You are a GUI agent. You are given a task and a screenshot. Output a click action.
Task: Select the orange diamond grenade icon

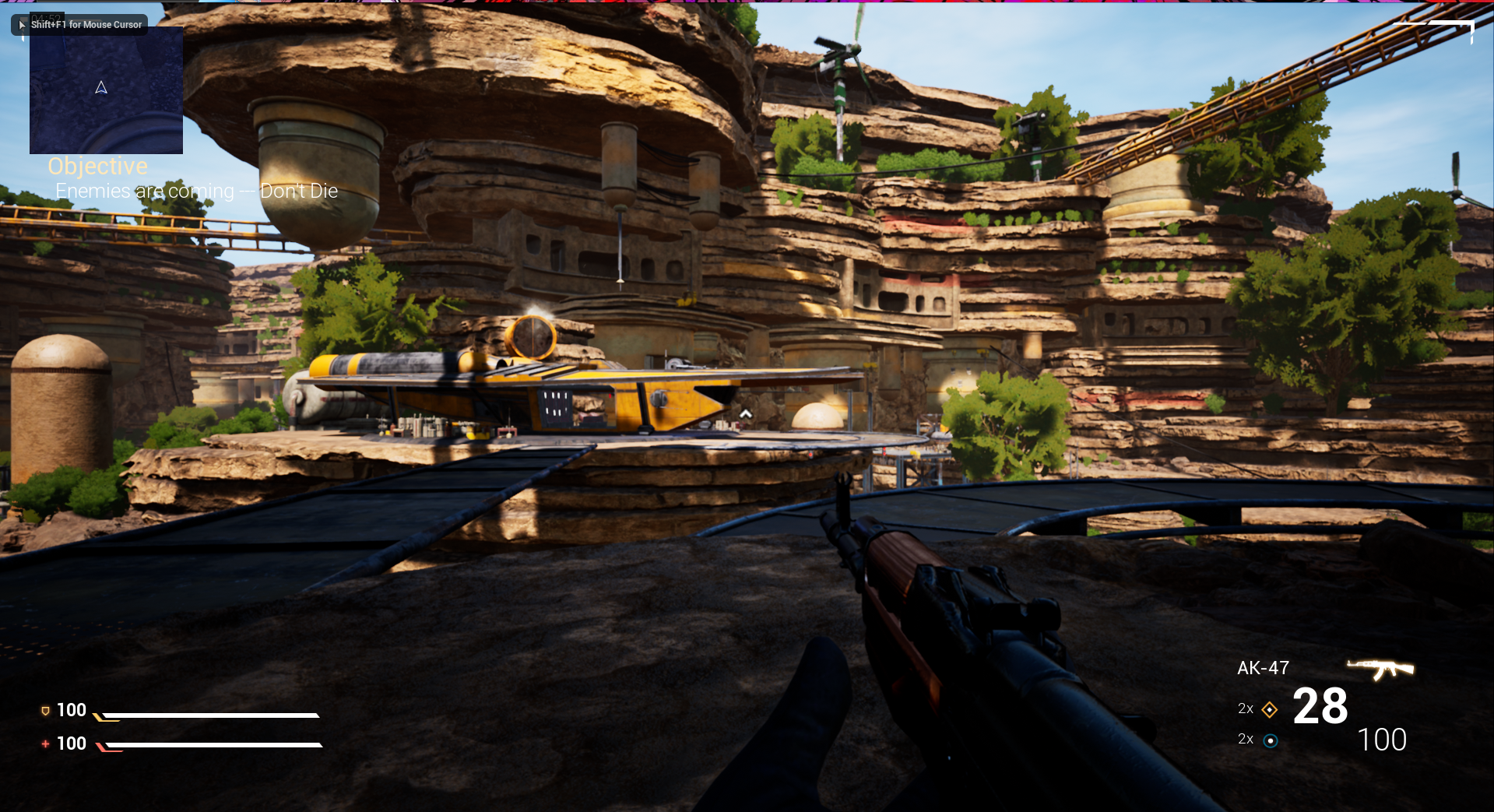click(x=1269, y=709)
